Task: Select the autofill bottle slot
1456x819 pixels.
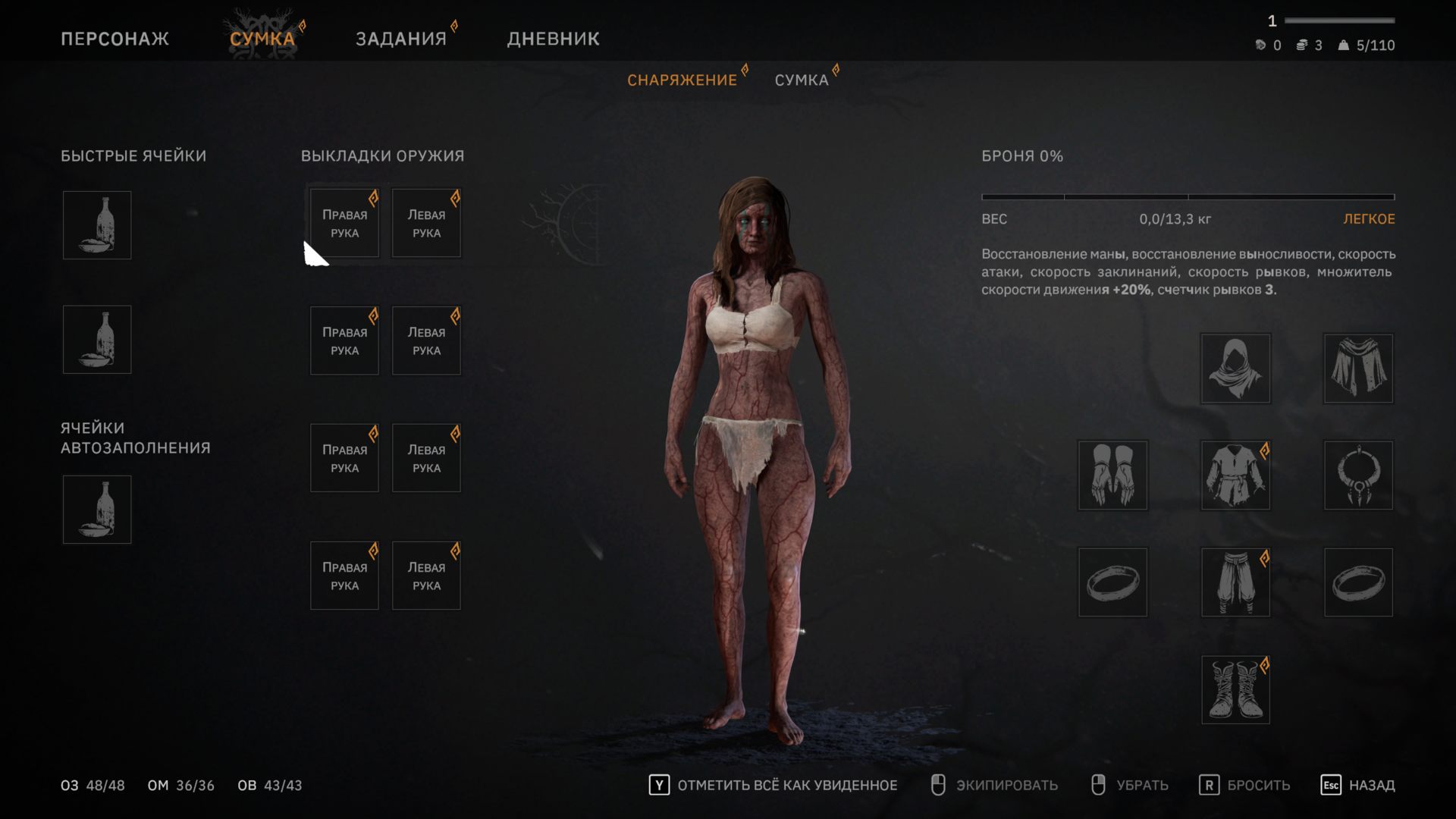Action: [x=97, y=510]
